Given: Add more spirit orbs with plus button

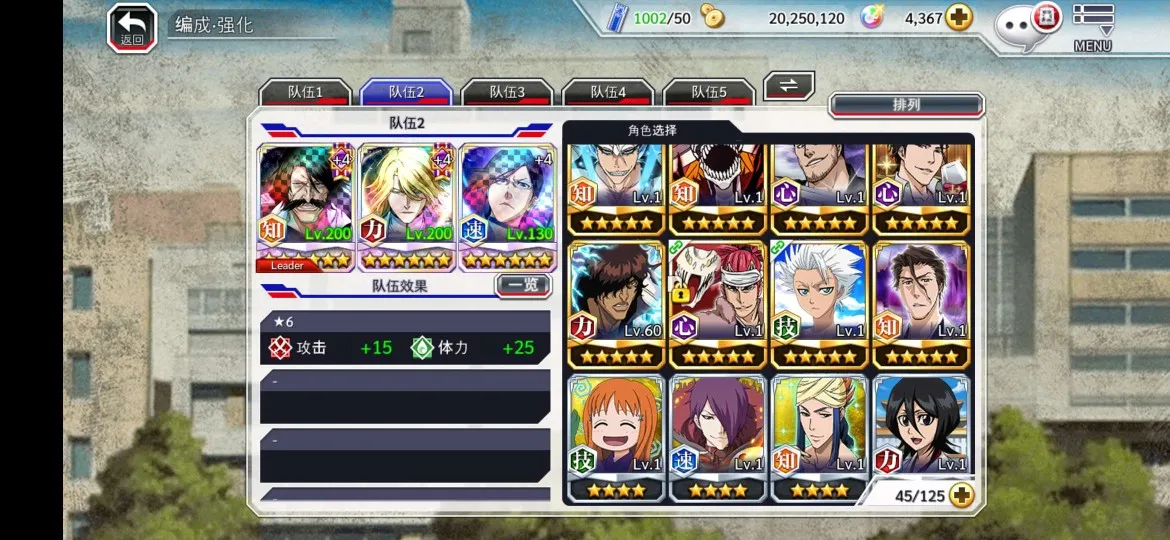Looking at the screenshot, I should [x=959, y=18].
